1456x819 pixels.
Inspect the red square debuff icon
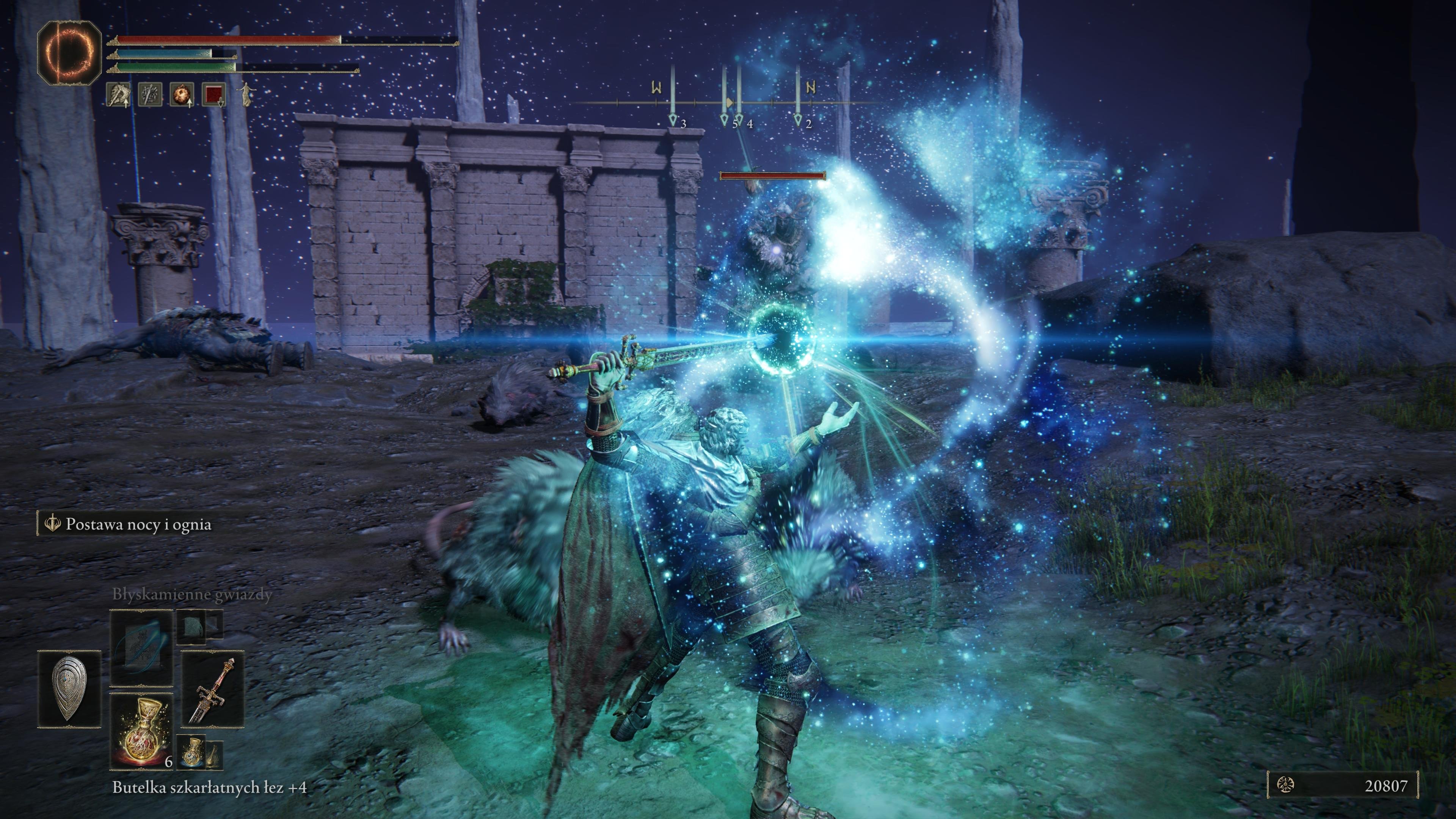213,94
